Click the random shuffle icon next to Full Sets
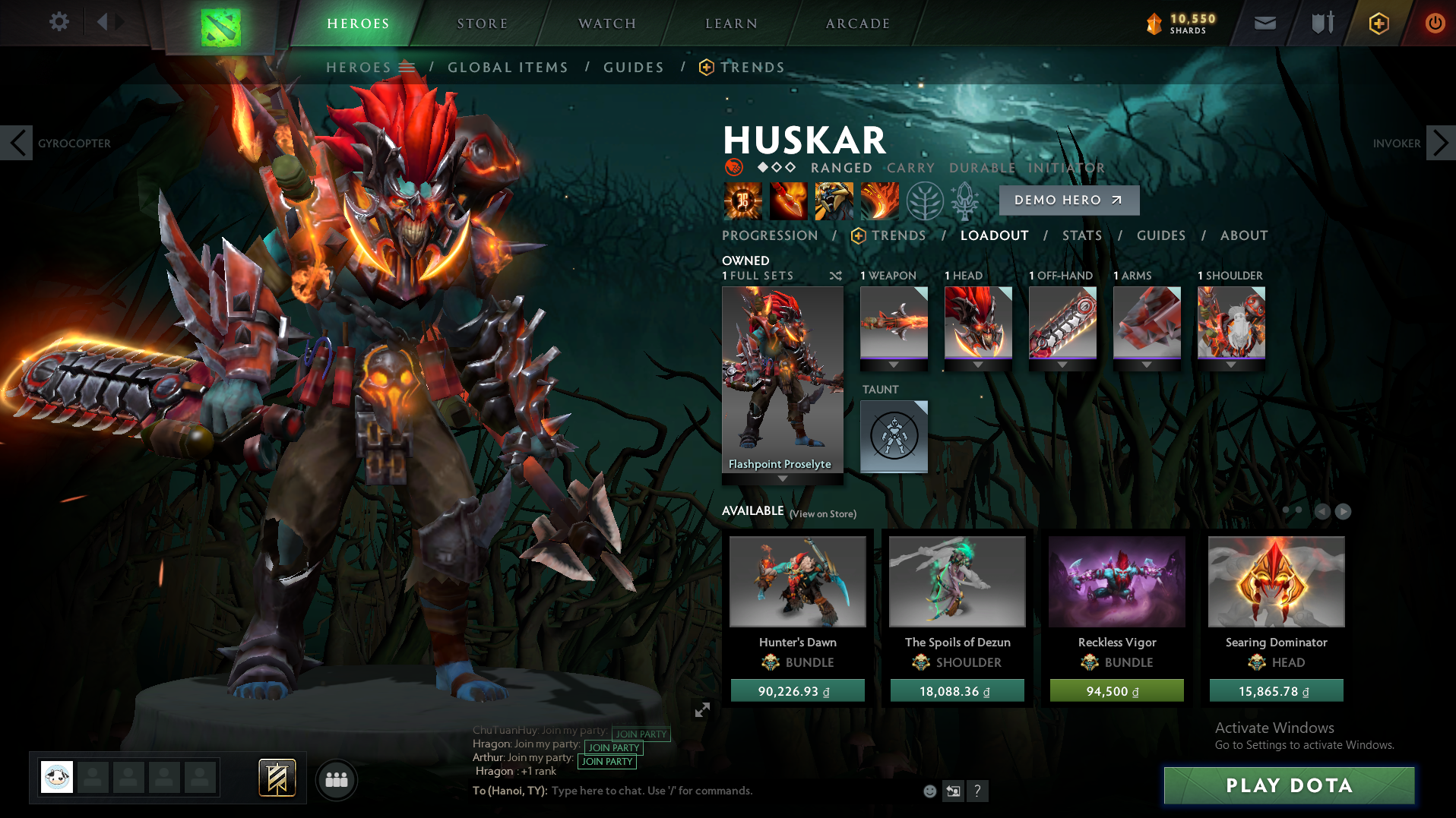The height and width of the screenshot is (818, 1456). pyautogui.click(x=835, y=276)
